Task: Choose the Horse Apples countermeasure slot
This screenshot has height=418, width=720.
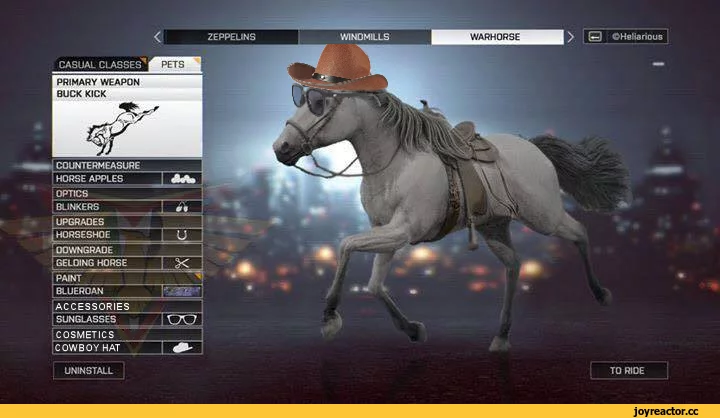Action: click(x=127, y=179)
